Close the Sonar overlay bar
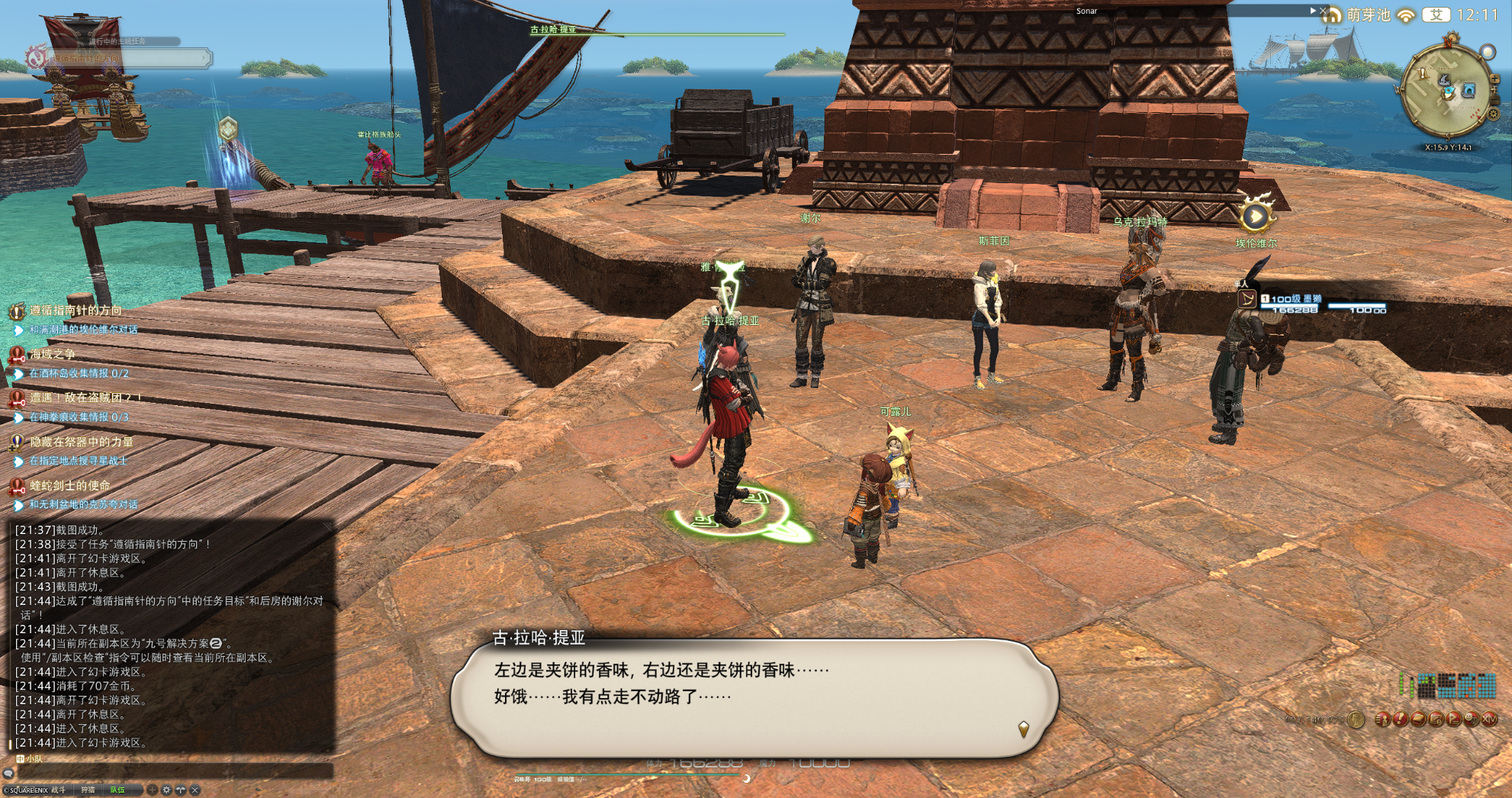Viewport: 1512px width, 798px height. click(1322, 11)
